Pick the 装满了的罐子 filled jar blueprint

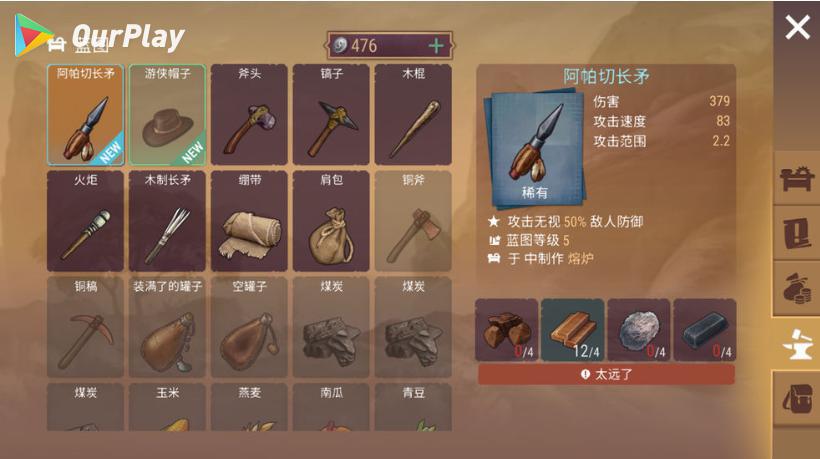point(168,327)
